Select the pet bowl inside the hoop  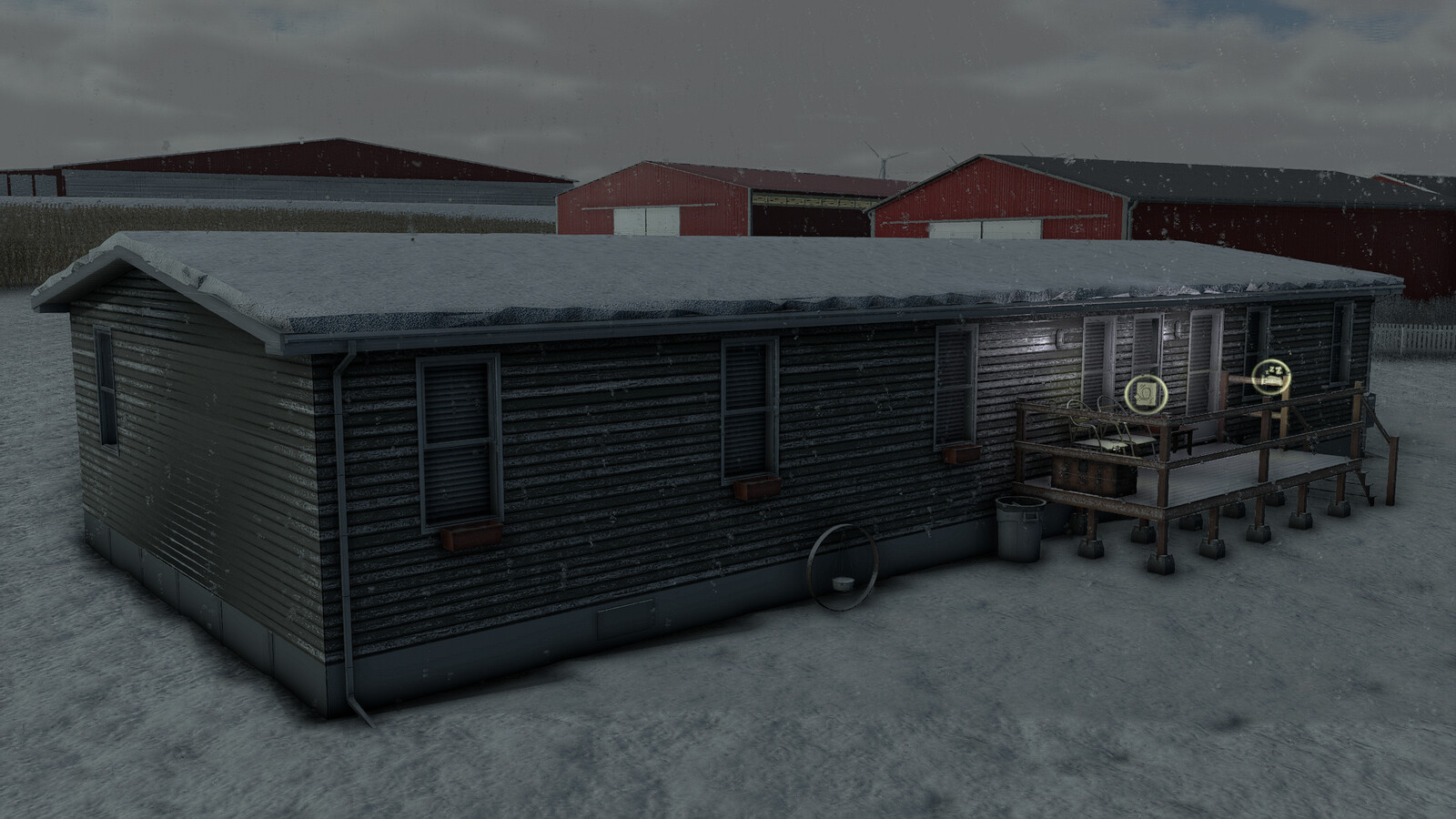coord(843,582)
